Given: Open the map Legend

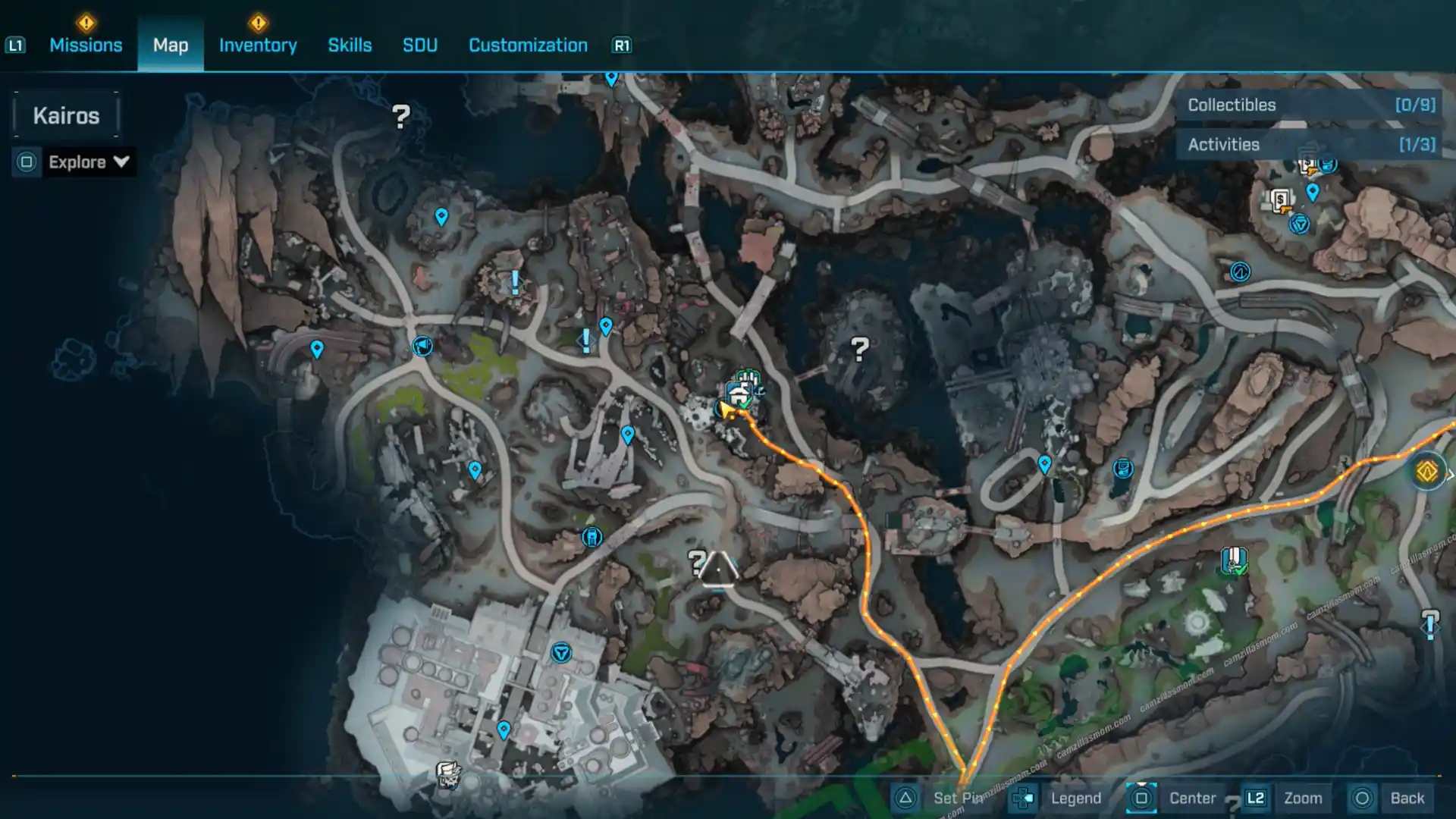Looking at the screenshot, I should point(1075,798).
